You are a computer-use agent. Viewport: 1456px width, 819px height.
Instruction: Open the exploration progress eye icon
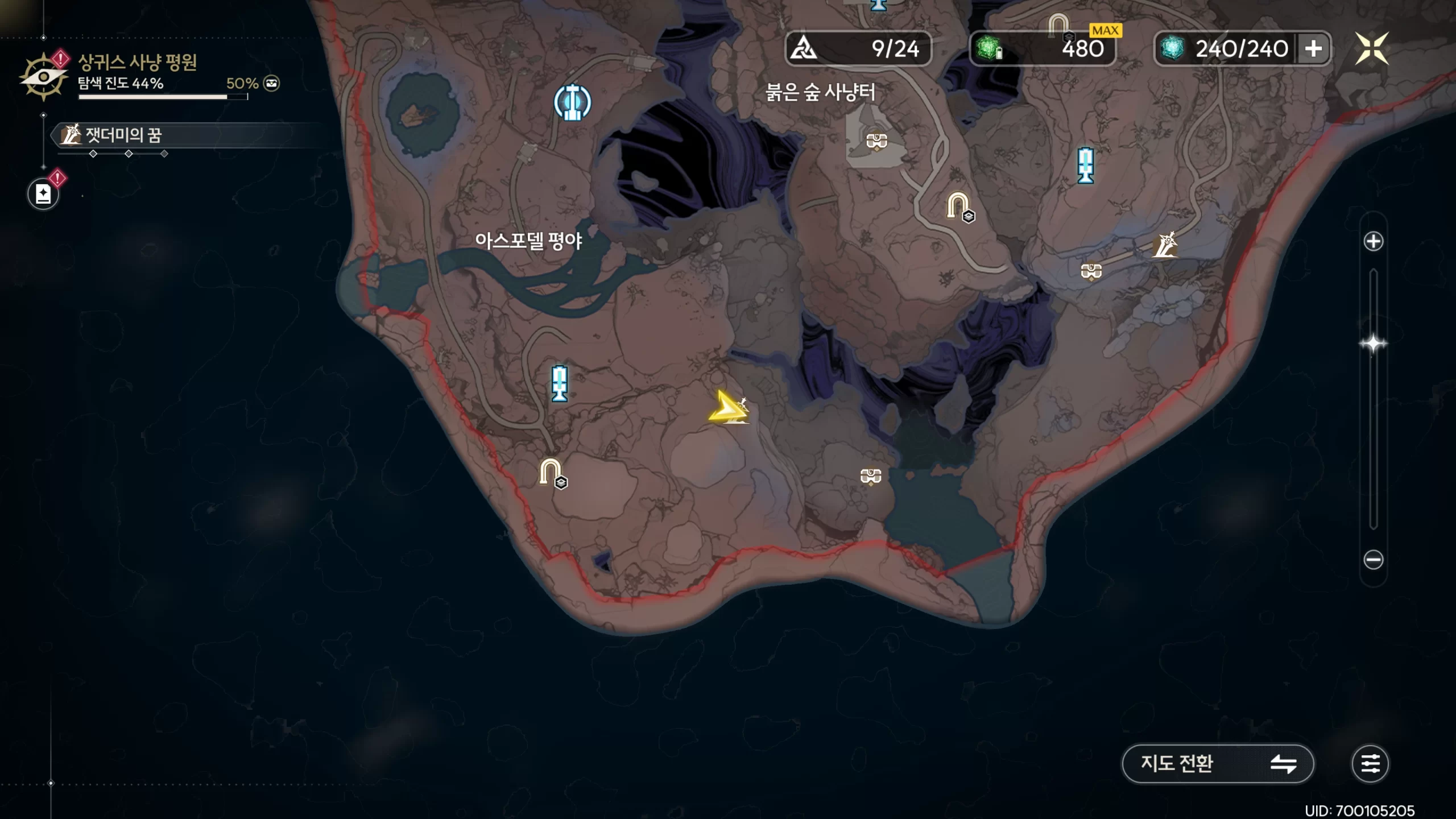(43, 77)
